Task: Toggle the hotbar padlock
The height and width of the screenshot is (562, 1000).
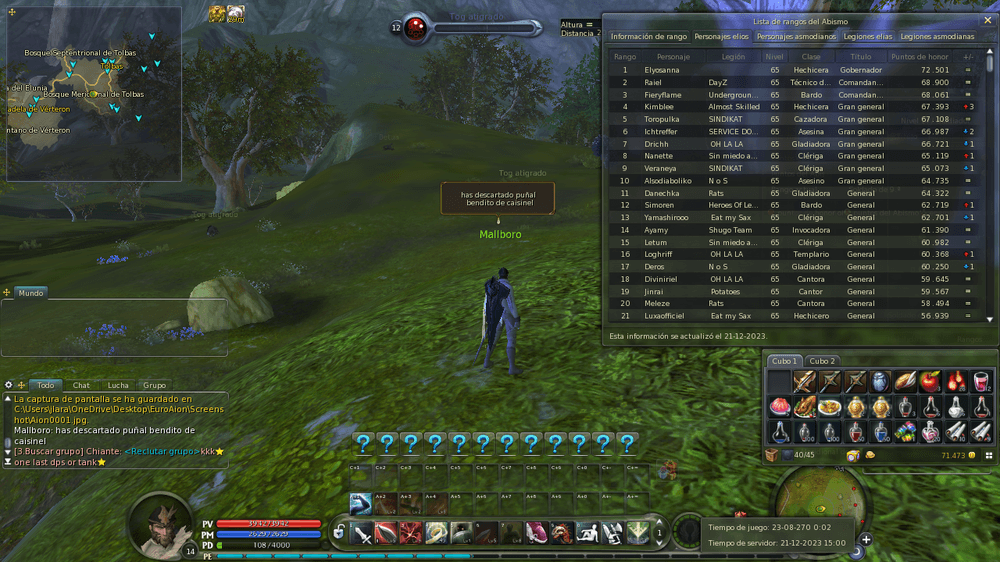Action: point(340,532)
